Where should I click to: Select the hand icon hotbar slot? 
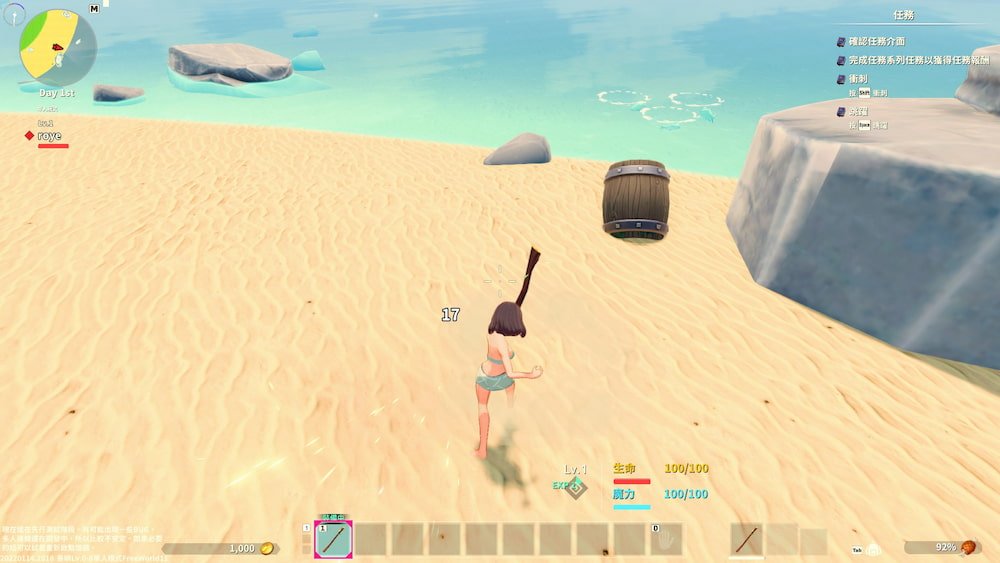666,540
